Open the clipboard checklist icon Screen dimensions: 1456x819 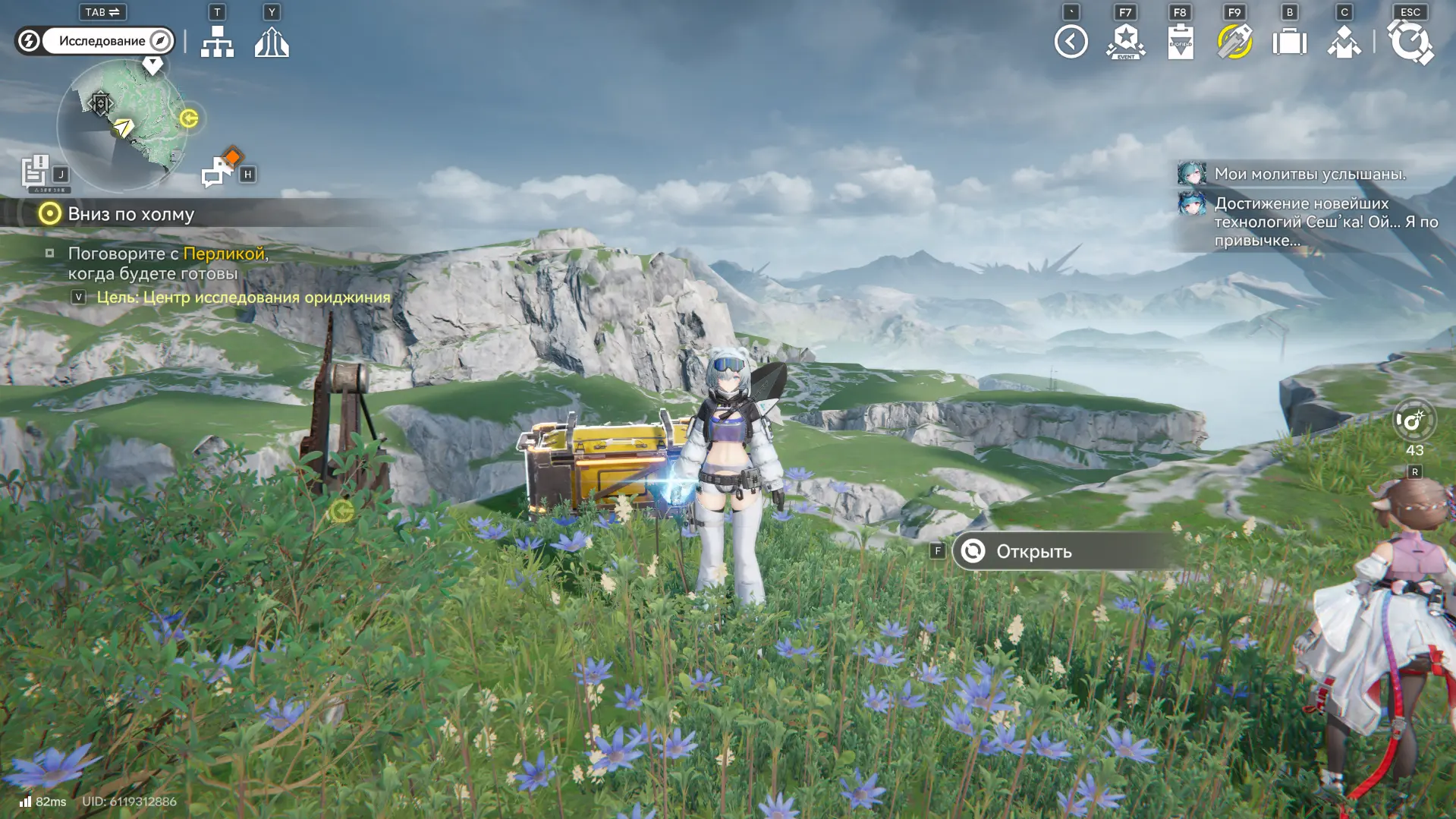point(1180,42)
